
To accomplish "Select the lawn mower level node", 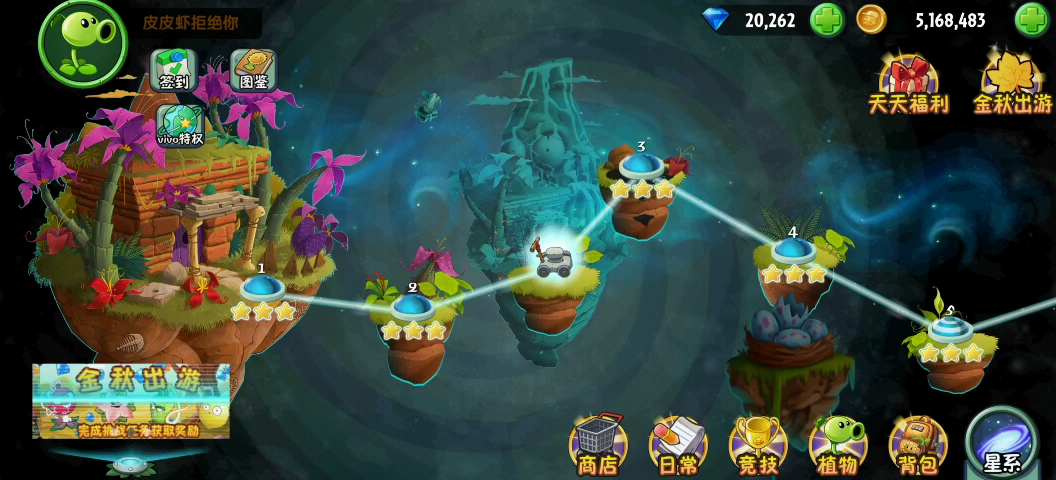I will point(553,260).
